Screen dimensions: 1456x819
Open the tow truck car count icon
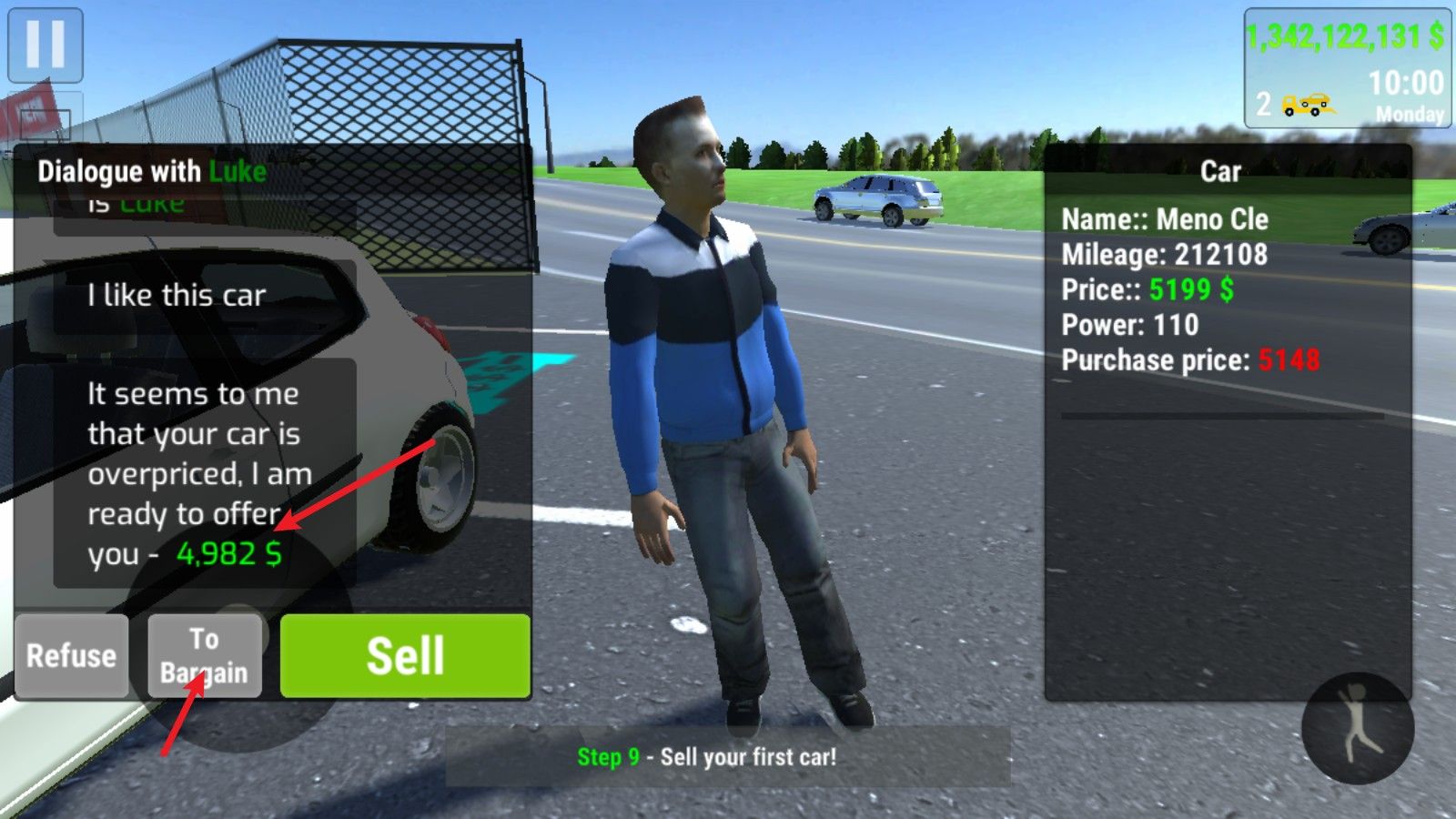[1307, 105]
